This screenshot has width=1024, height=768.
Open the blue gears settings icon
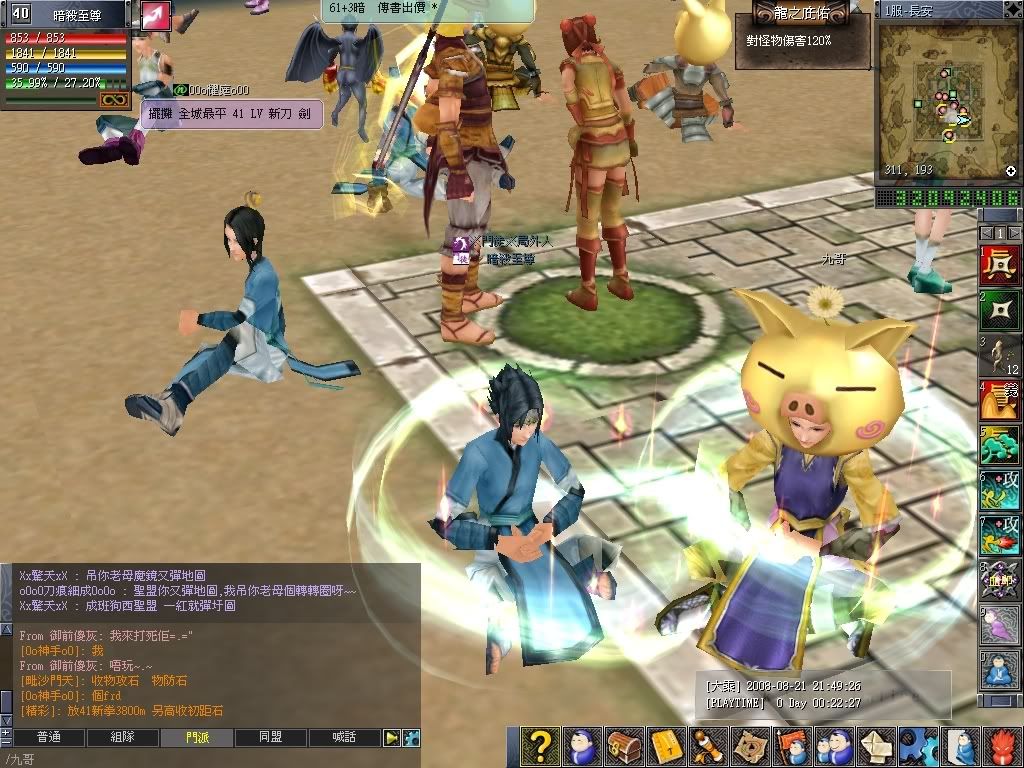918,746
